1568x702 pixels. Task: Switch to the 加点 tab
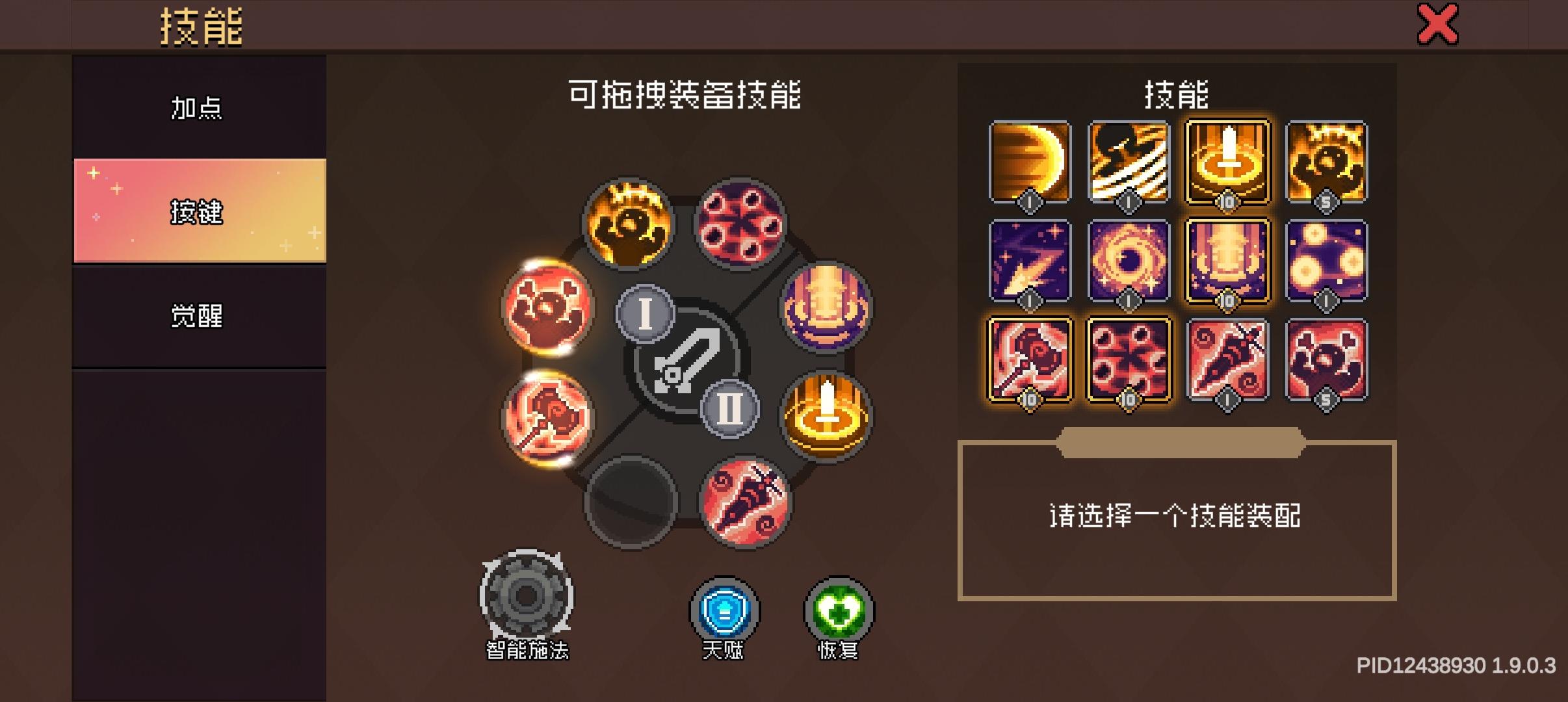pyautogui.click(x=197, y=107)
